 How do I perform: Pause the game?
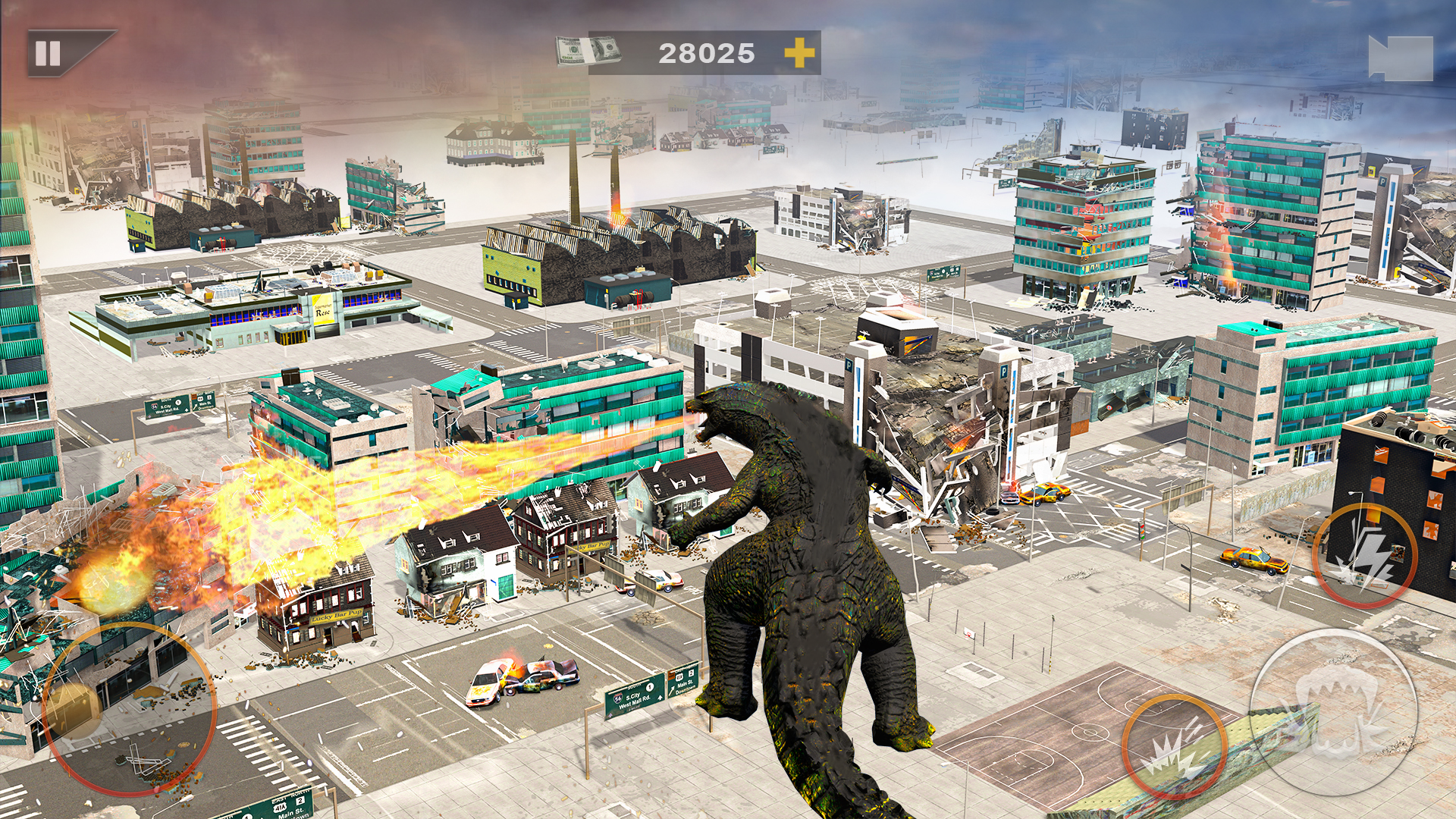pyautogui.click(x=47, y=52)
